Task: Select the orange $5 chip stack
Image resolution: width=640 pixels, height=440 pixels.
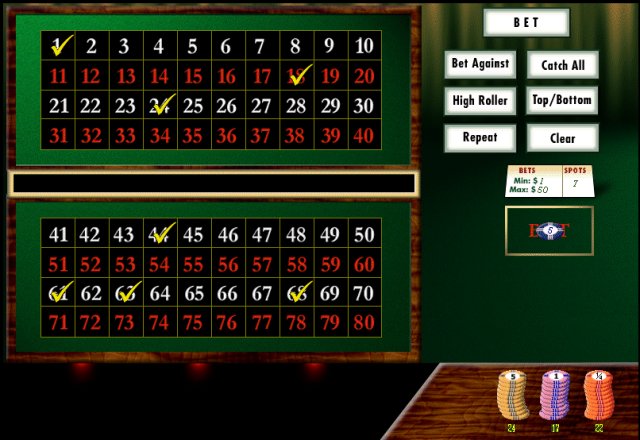Action: [x=513, y=397]
